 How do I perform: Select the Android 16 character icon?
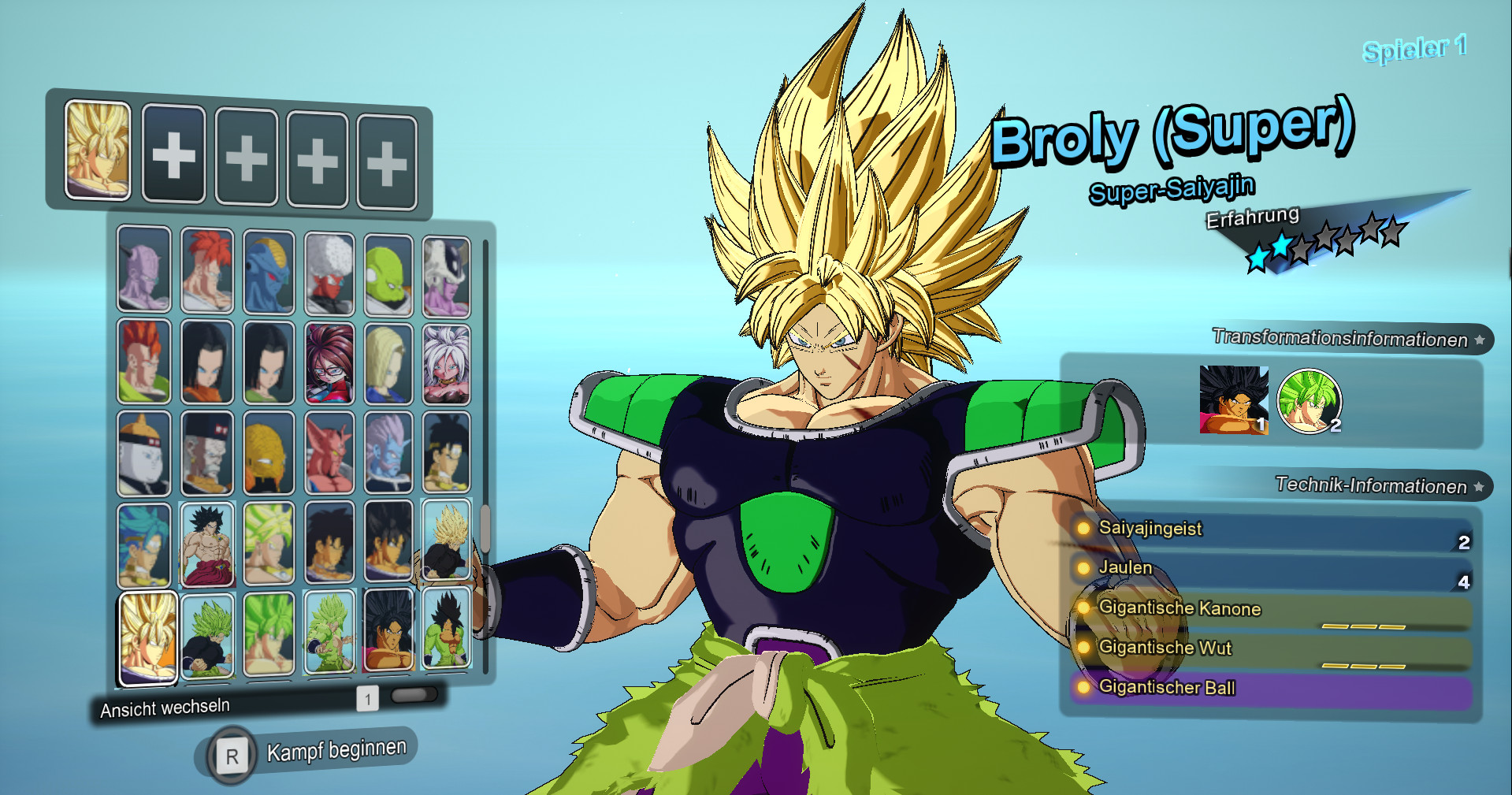[x=143, y=362]
